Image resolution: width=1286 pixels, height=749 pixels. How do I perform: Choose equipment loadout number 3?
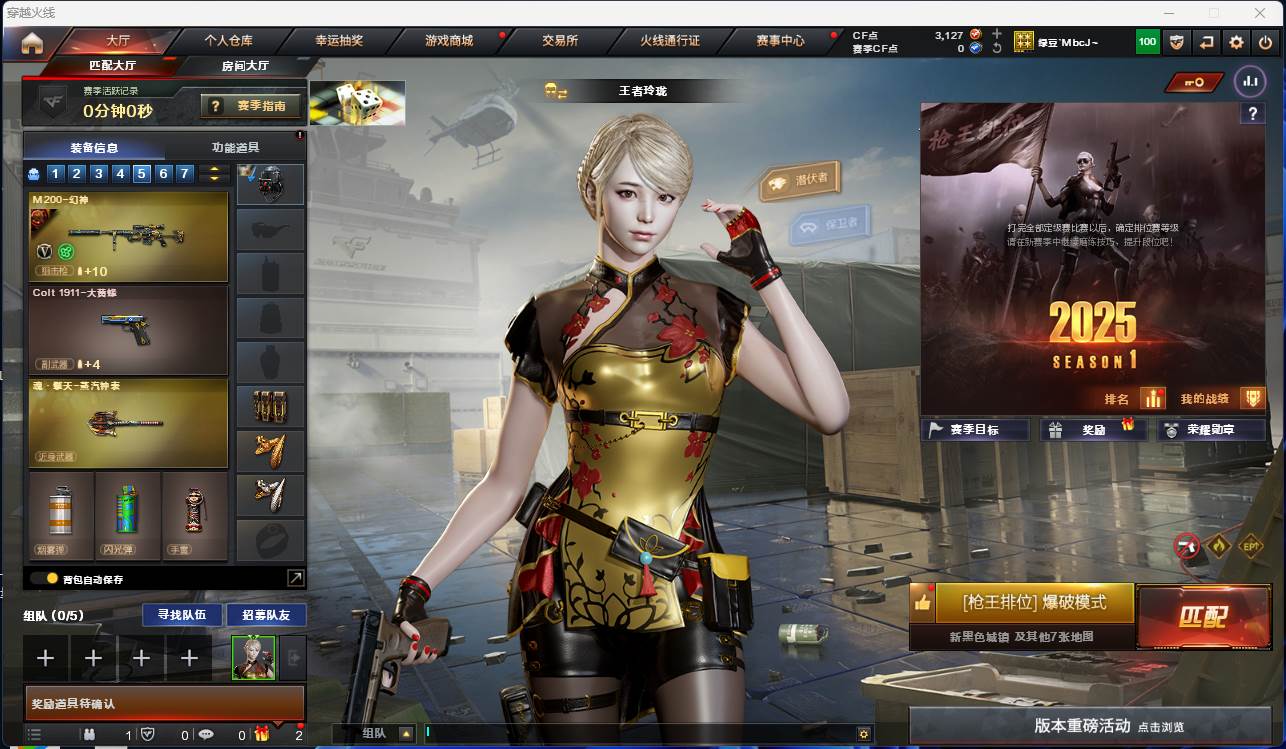[98, 174]
